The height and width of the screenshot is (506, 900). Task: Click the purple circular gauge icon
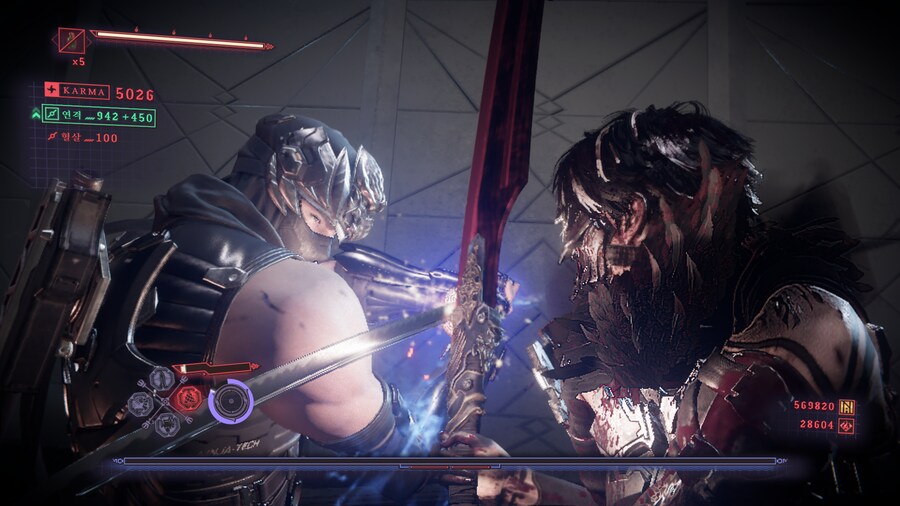click(231, 401)
